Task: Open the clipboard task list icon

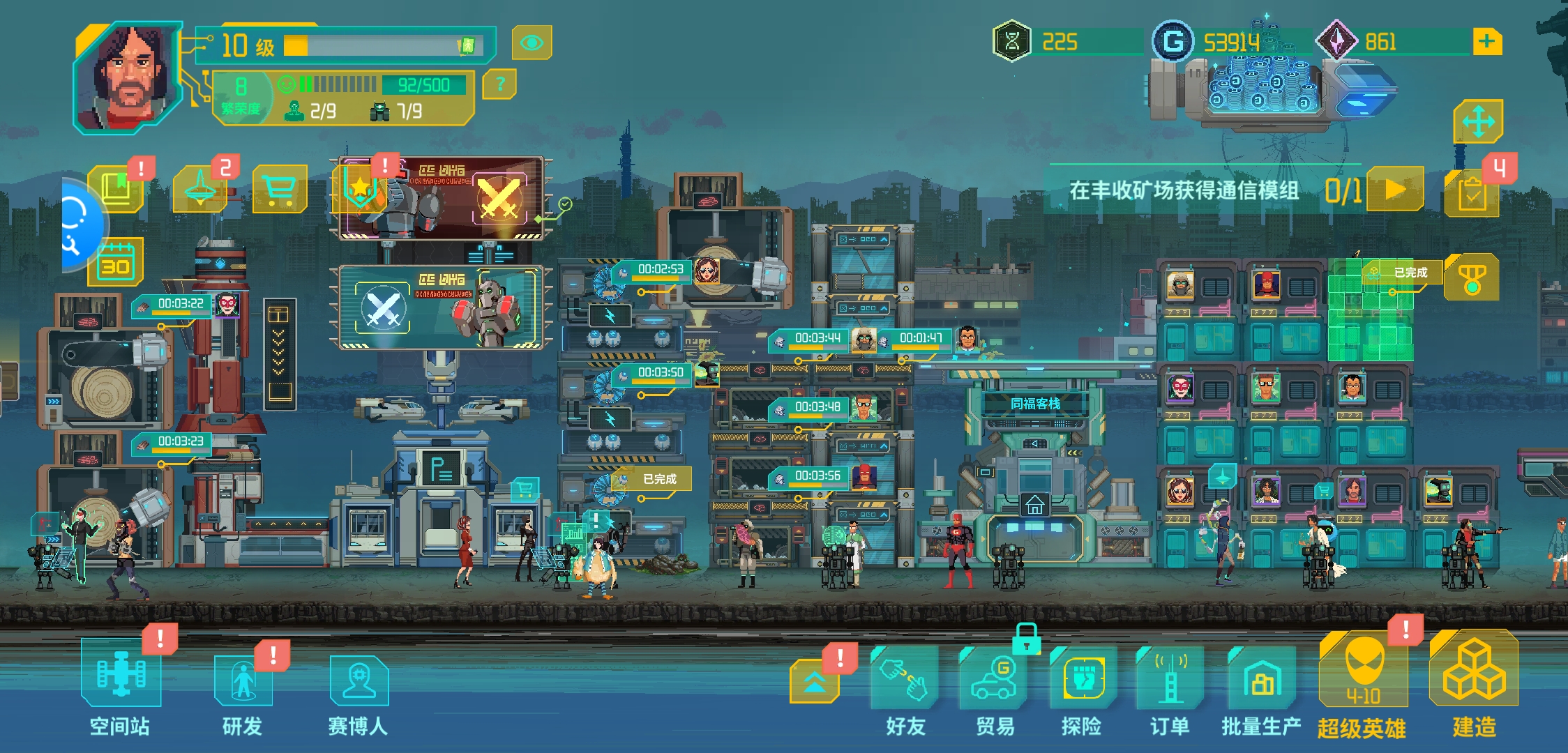Action: tap(1472, 195)
